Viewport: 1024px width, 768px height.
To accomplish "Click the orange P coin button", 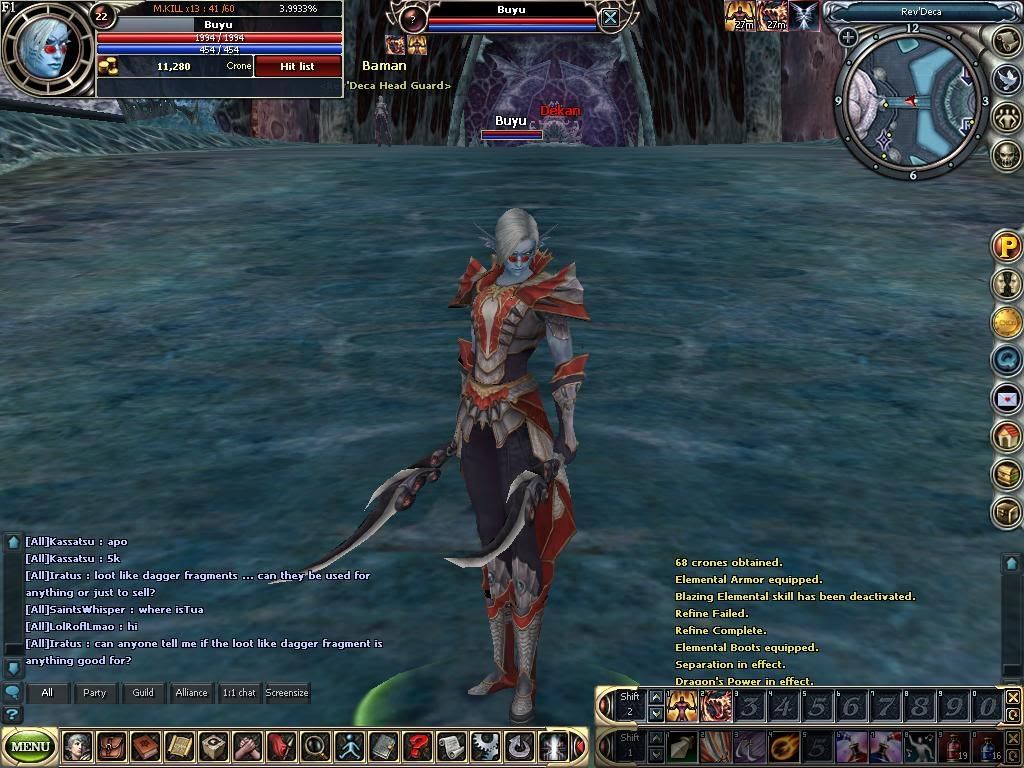I will coord(1007,246).
